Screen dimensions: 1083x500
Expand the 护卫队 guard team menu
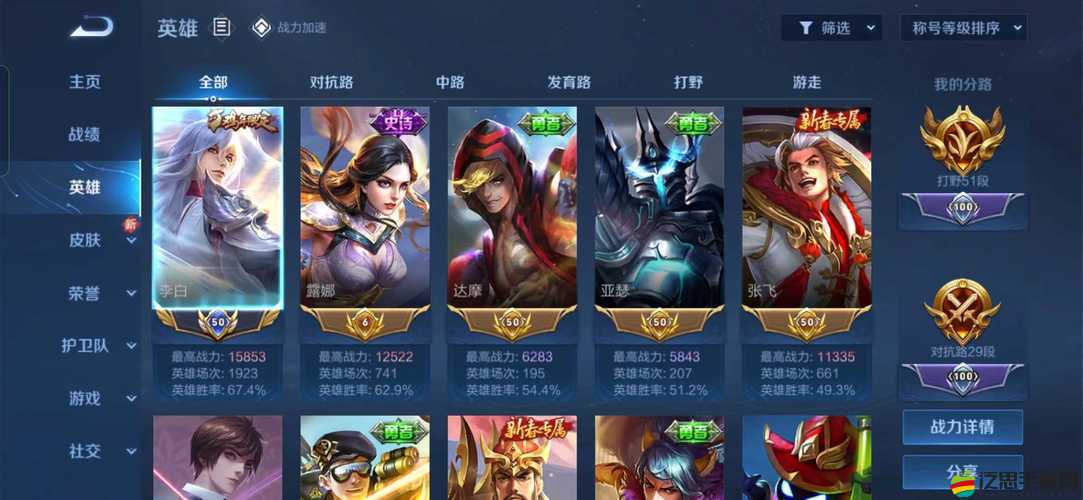pyautogui.click(x=98, y=346)
